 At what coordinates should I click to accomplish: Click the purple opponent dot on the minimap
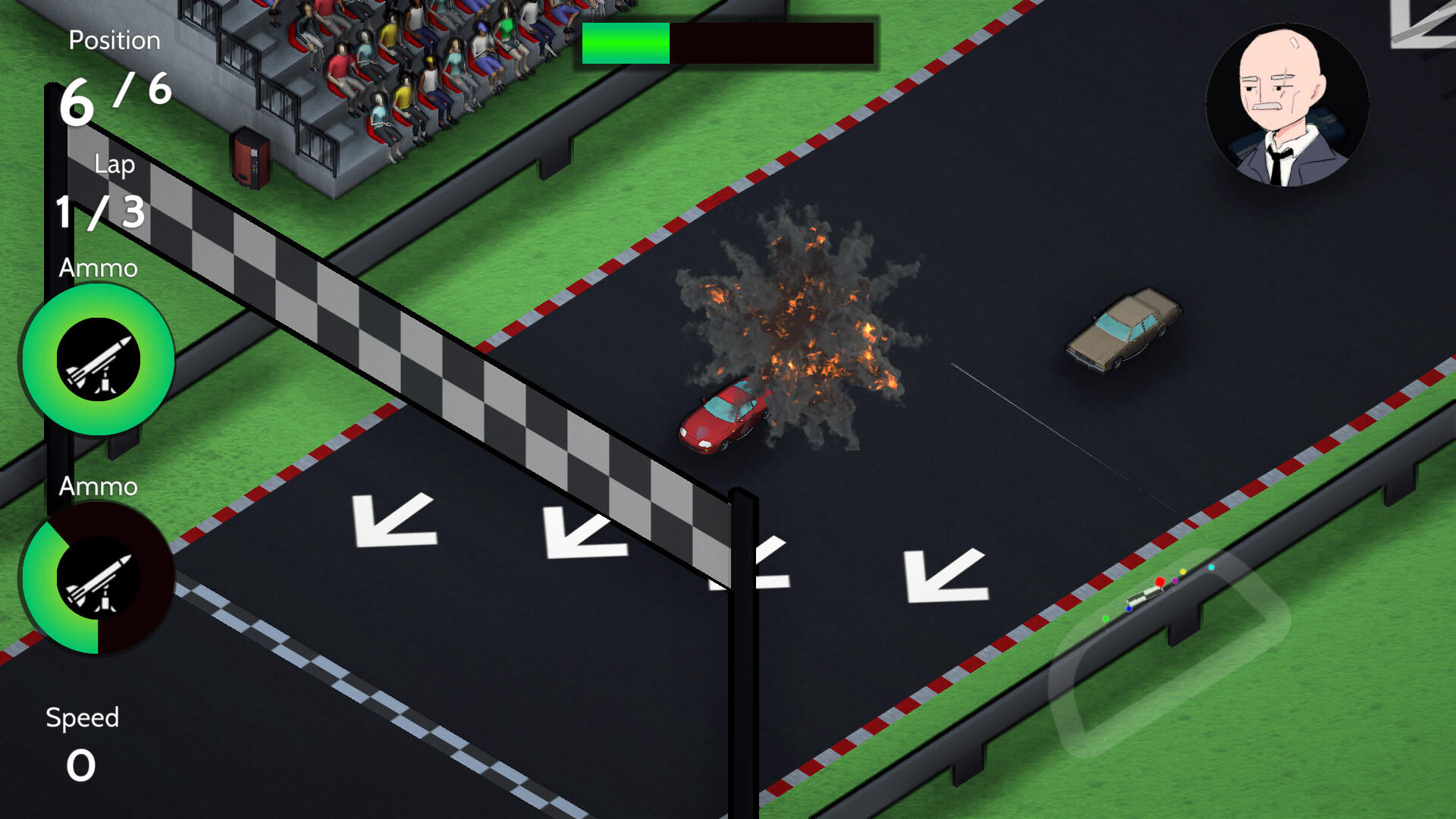[x=1175, y=581]
